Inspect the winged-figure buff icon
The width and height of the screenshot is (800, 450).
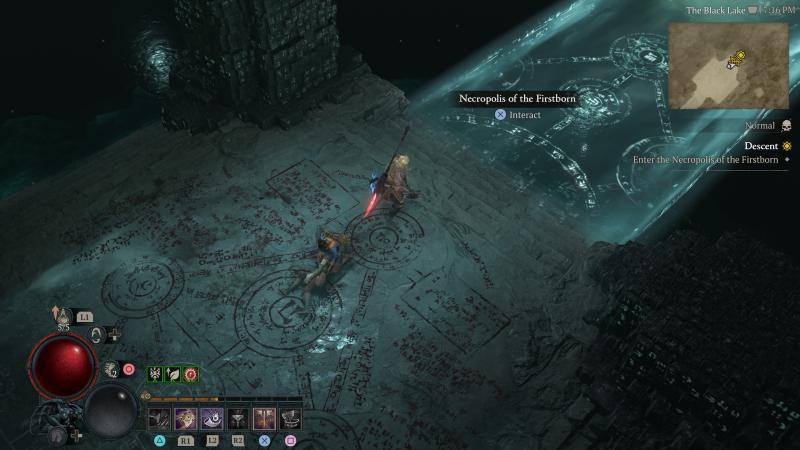[156, 374]
